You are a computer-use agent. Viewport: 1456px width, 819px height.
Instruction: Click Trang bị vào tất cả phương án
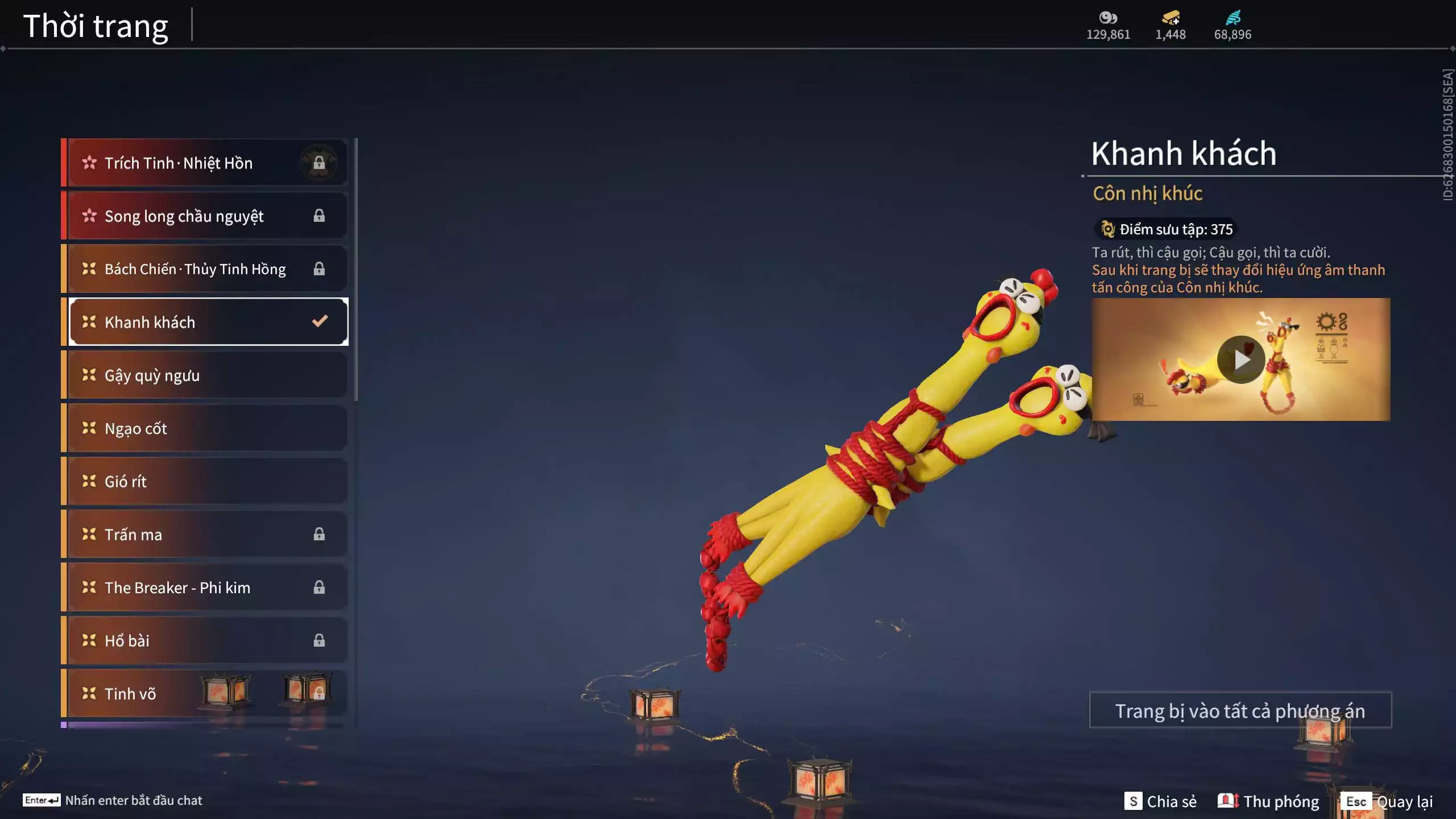click(x=1240, y=710)
